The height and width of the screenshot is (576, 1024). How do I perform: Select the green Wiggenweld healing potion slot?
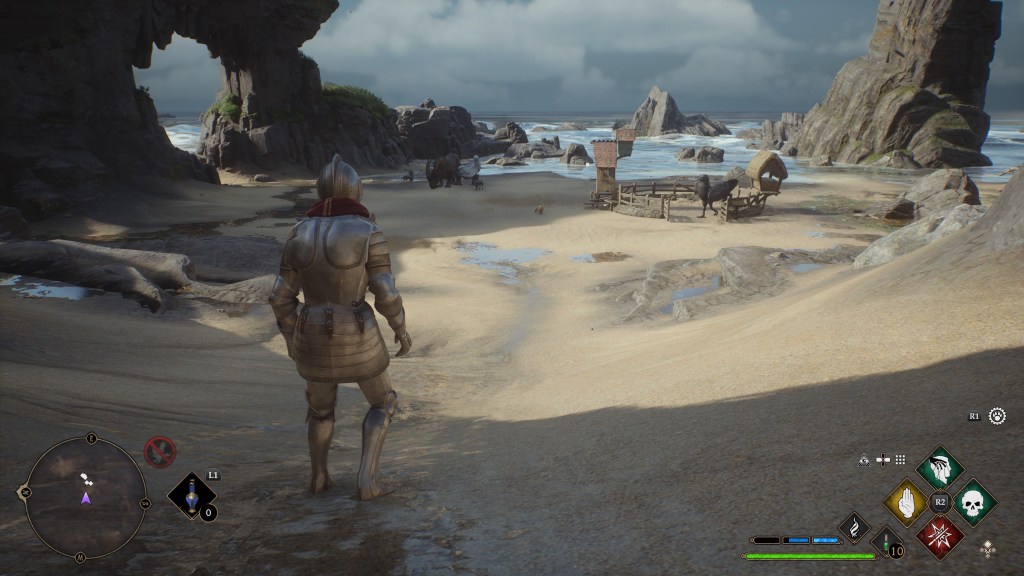885,545
